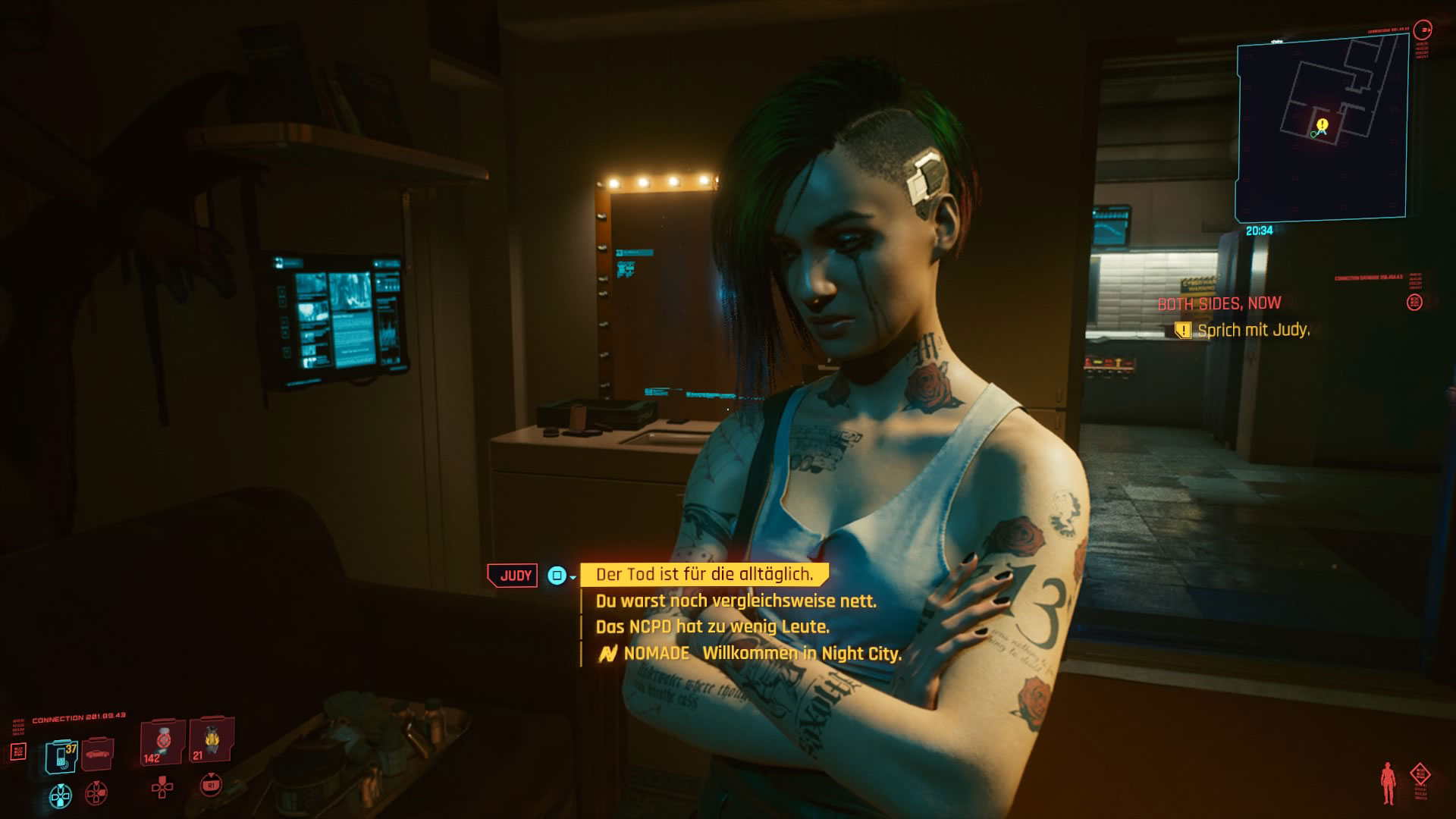Select the "Sprich mit Judy" quest objective
This screenshot has height=819, width=1456.
pos(1253,331)
